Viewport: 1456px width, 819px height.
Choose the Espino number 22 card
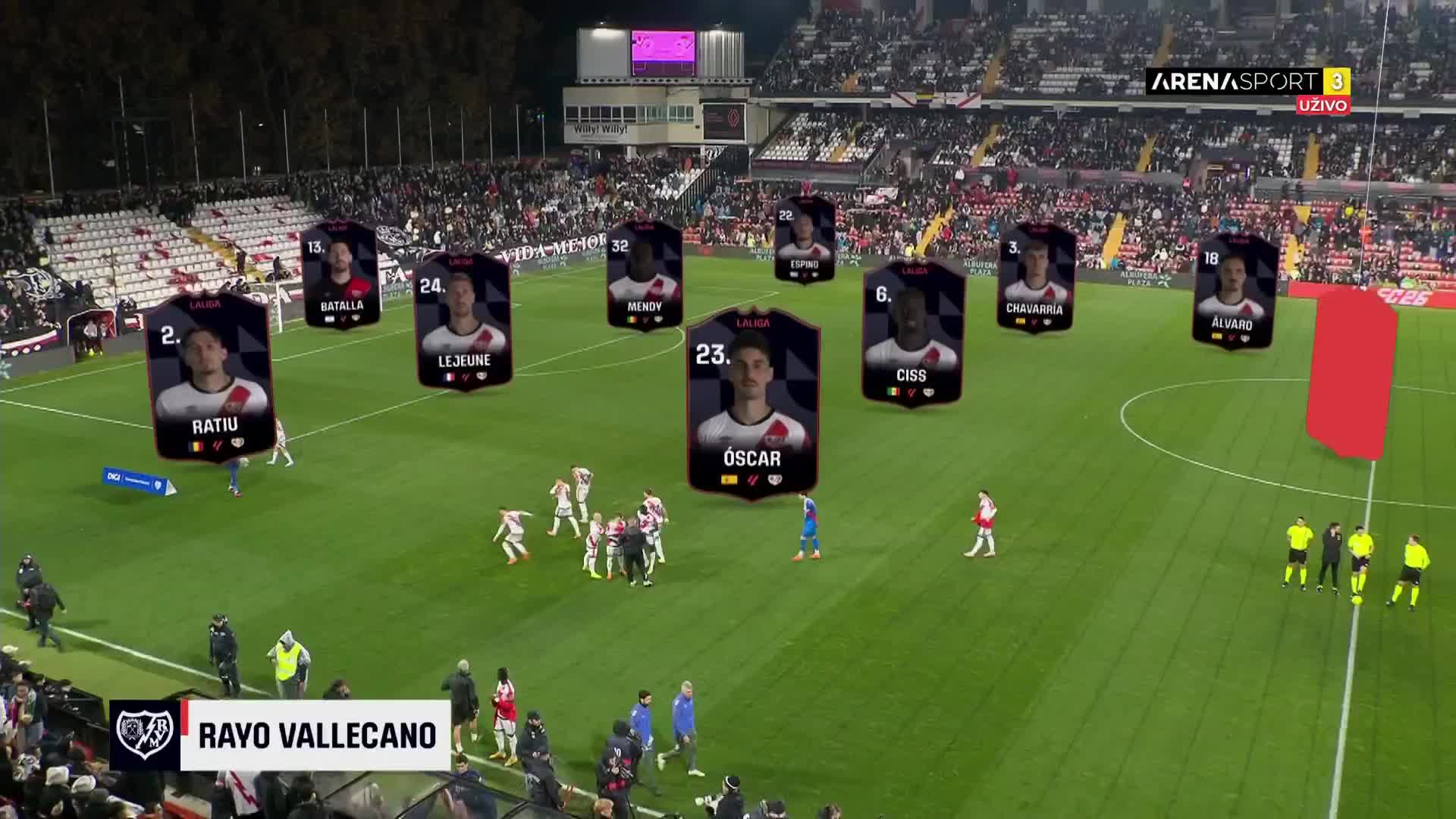coord(805,239)
